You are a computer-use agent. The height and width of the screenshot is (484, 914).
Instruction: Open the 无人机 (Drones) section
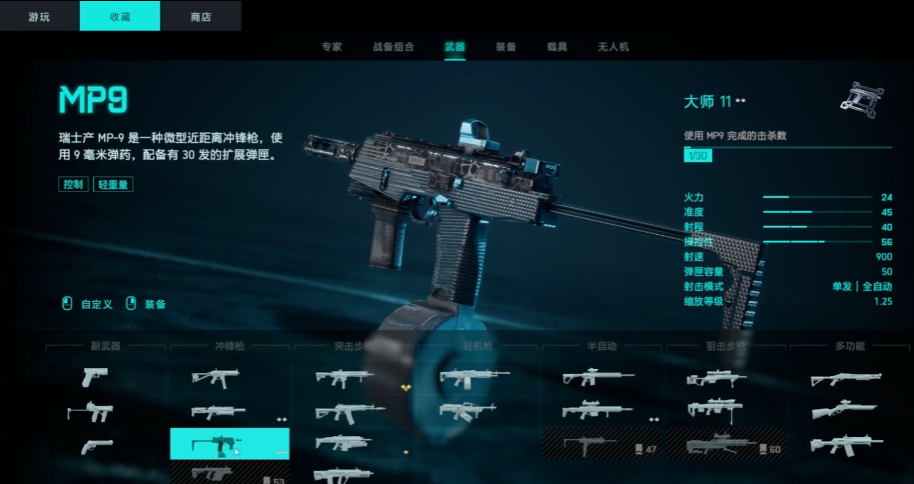click(x=612, y=47)
